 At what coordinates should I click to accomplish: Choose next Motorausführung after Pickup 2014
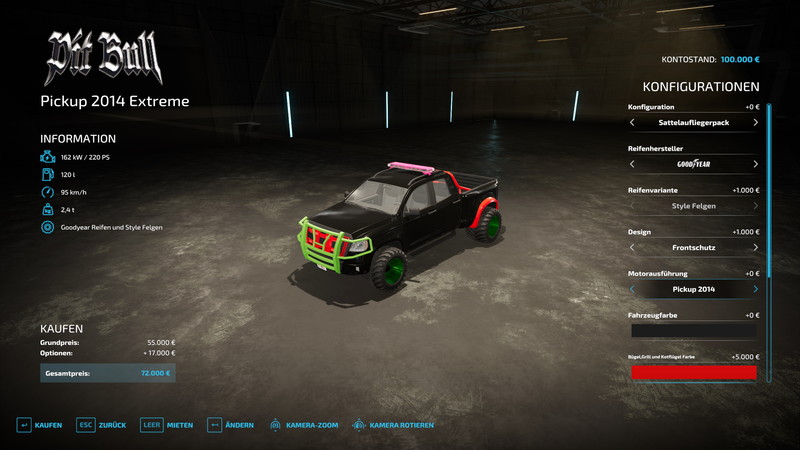tap(755, 289)
